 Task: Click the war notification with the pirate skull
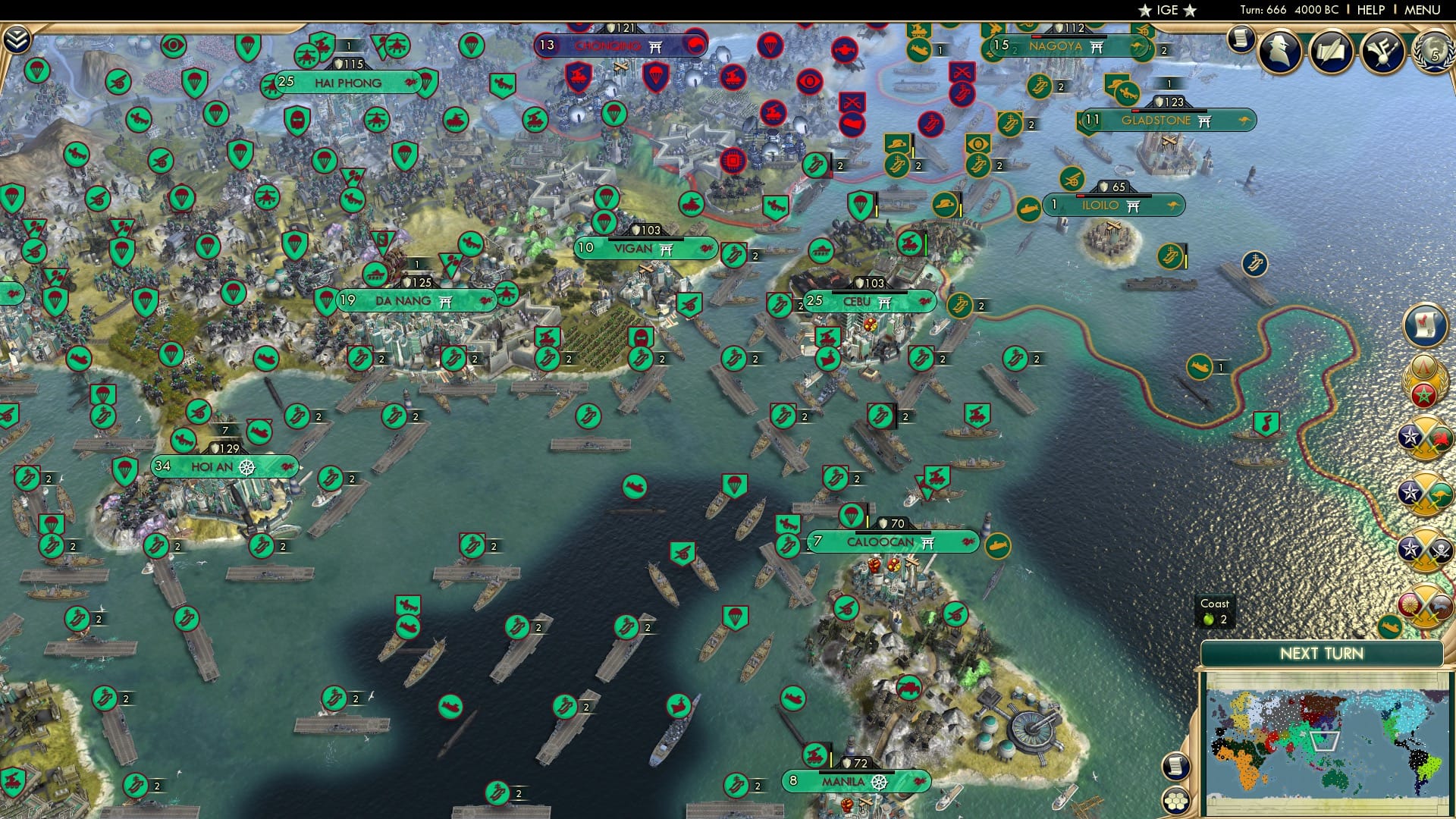click(1423, 549)
